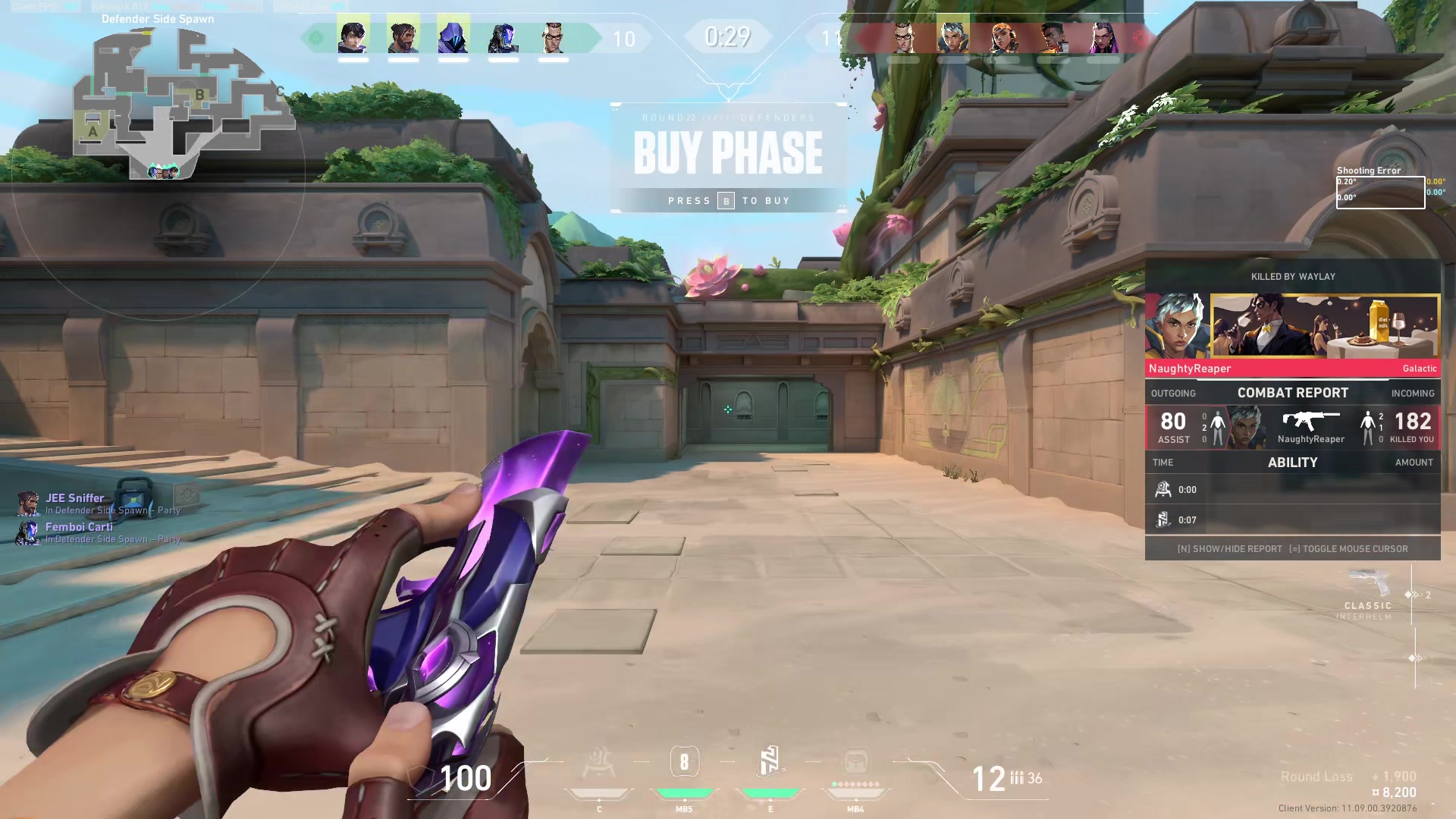1456x819 pixels.
Task: Click enemy Reyna's portrait in the top bar
Action: (1103, 37)
